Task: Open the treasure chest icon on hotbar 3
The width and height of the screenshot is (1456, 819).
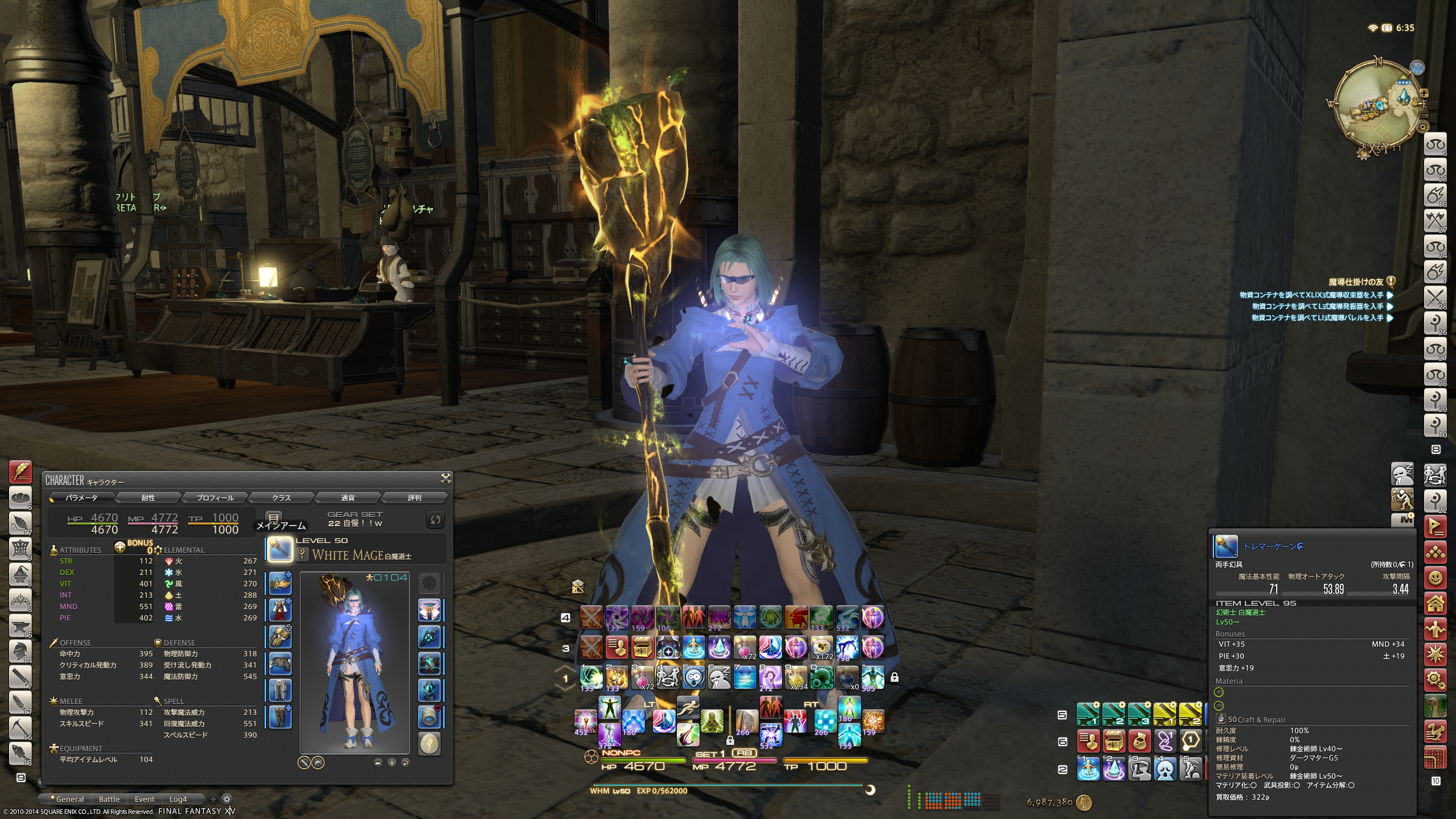Action: pyautogui.click(x=642, y=647)
